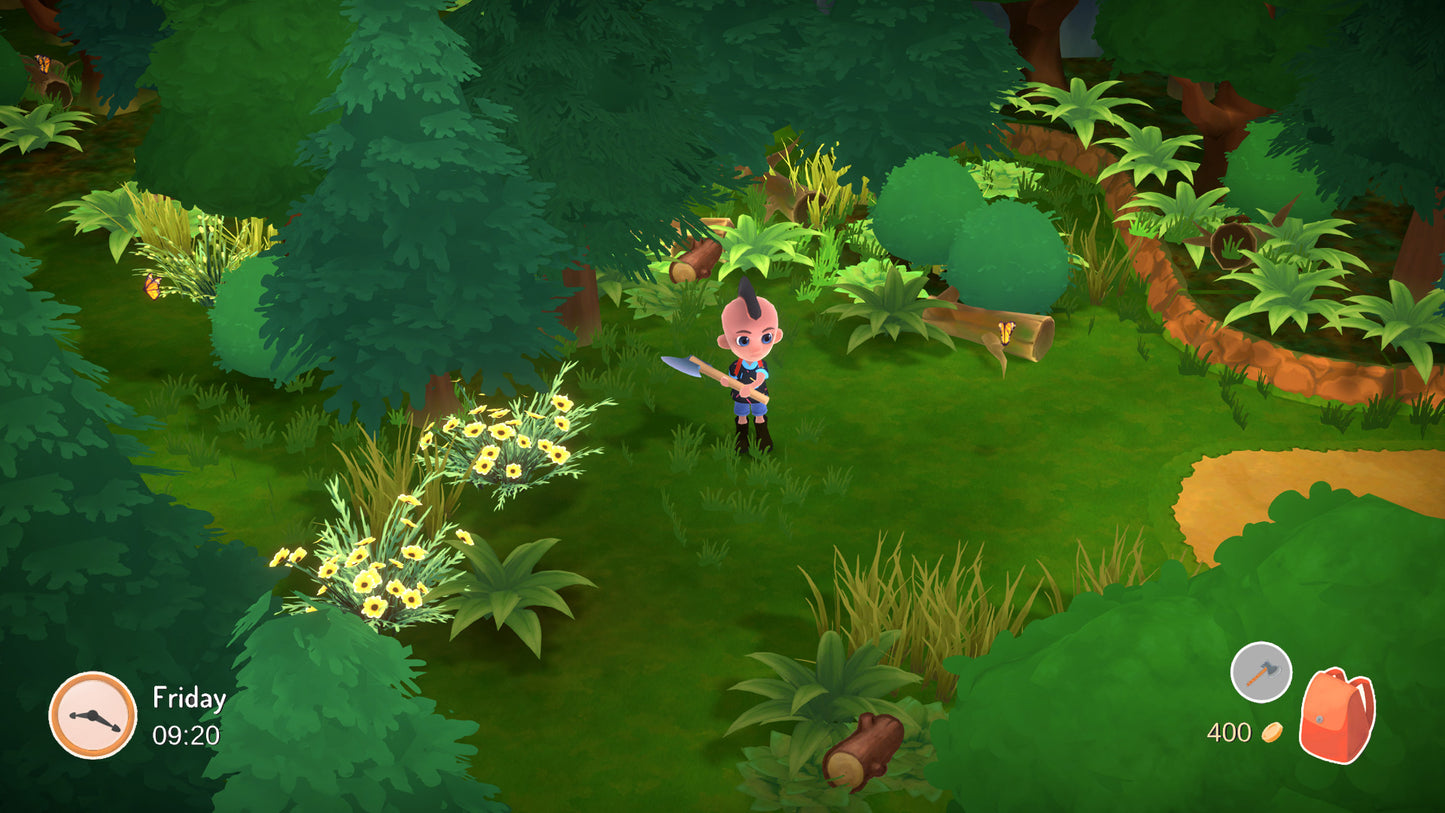Screen dimensions: 1445x813
Task: Click the Friday day label
Action: 187,699
